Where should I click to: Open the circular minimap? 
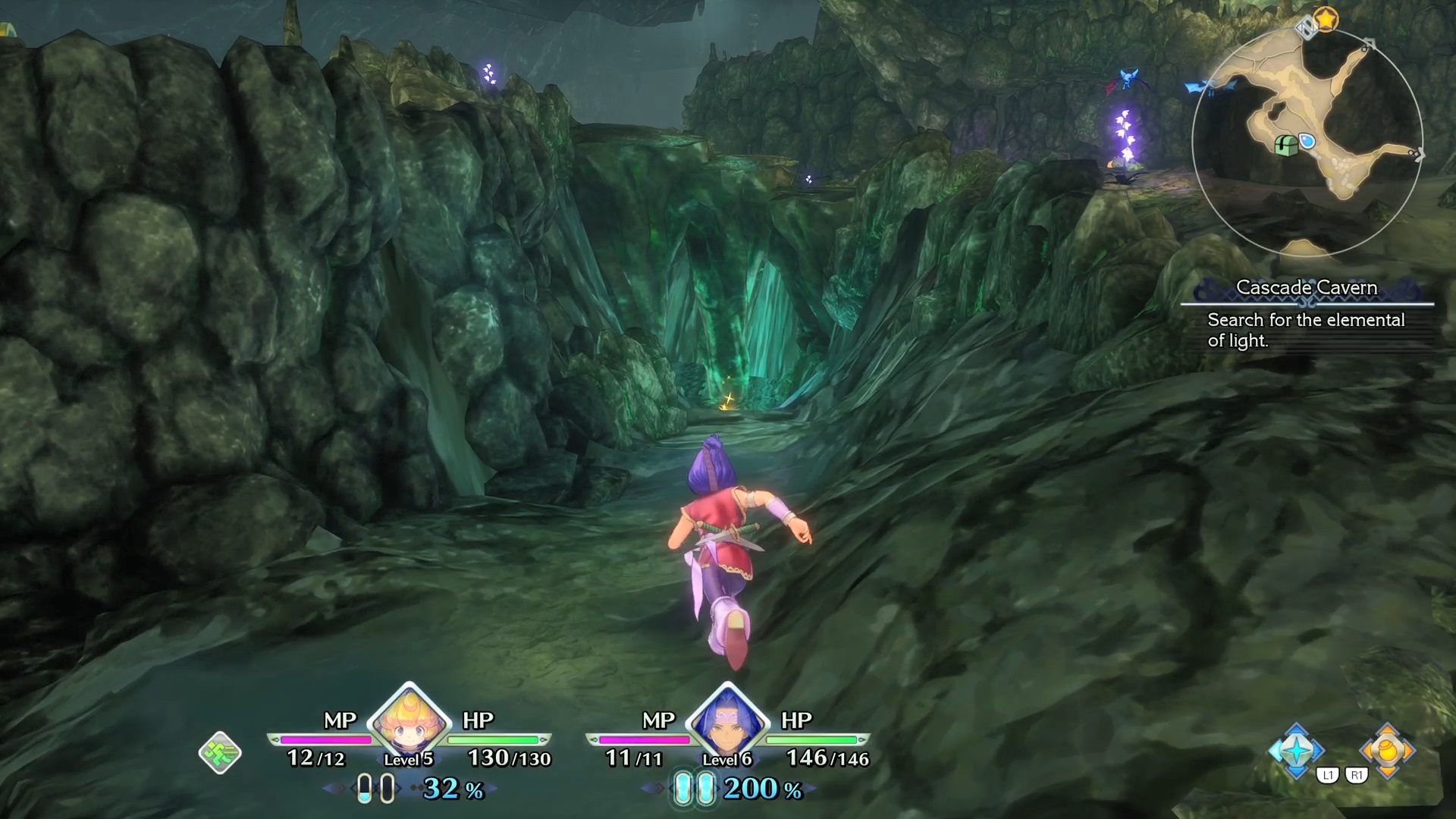coord(1307,142)
